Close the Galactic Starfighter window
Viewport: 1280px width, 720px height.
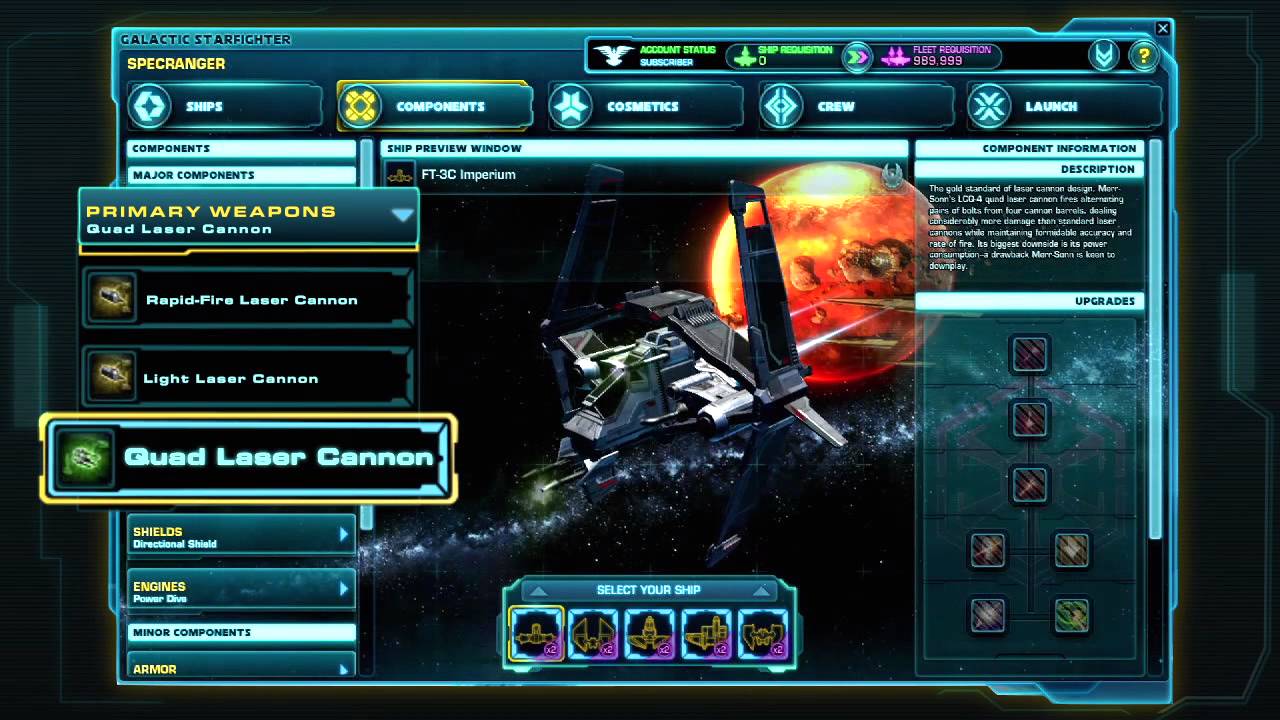[1162, 29]
